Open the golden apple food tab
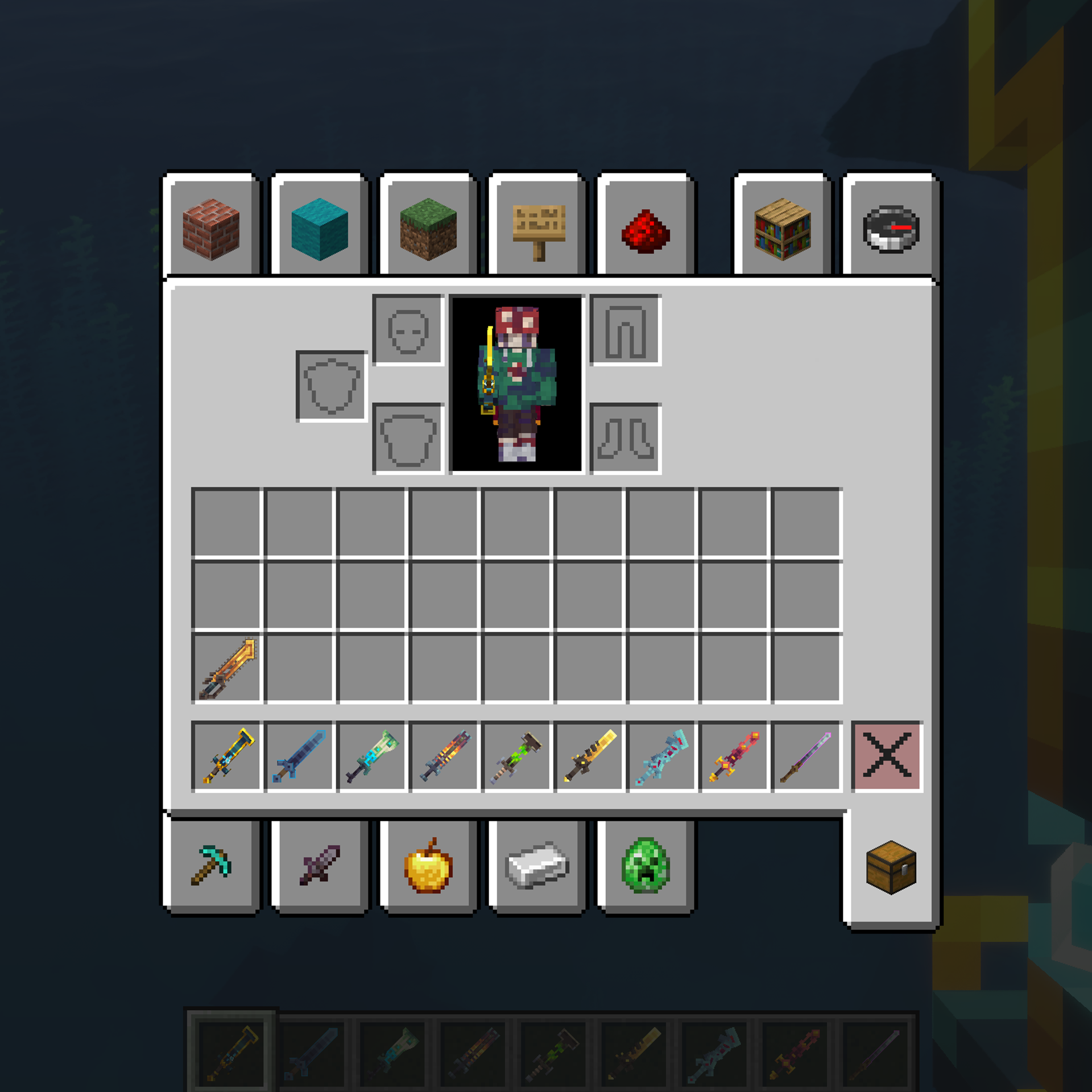Viewport: 1092px width, 1092px height. point(428,865)
